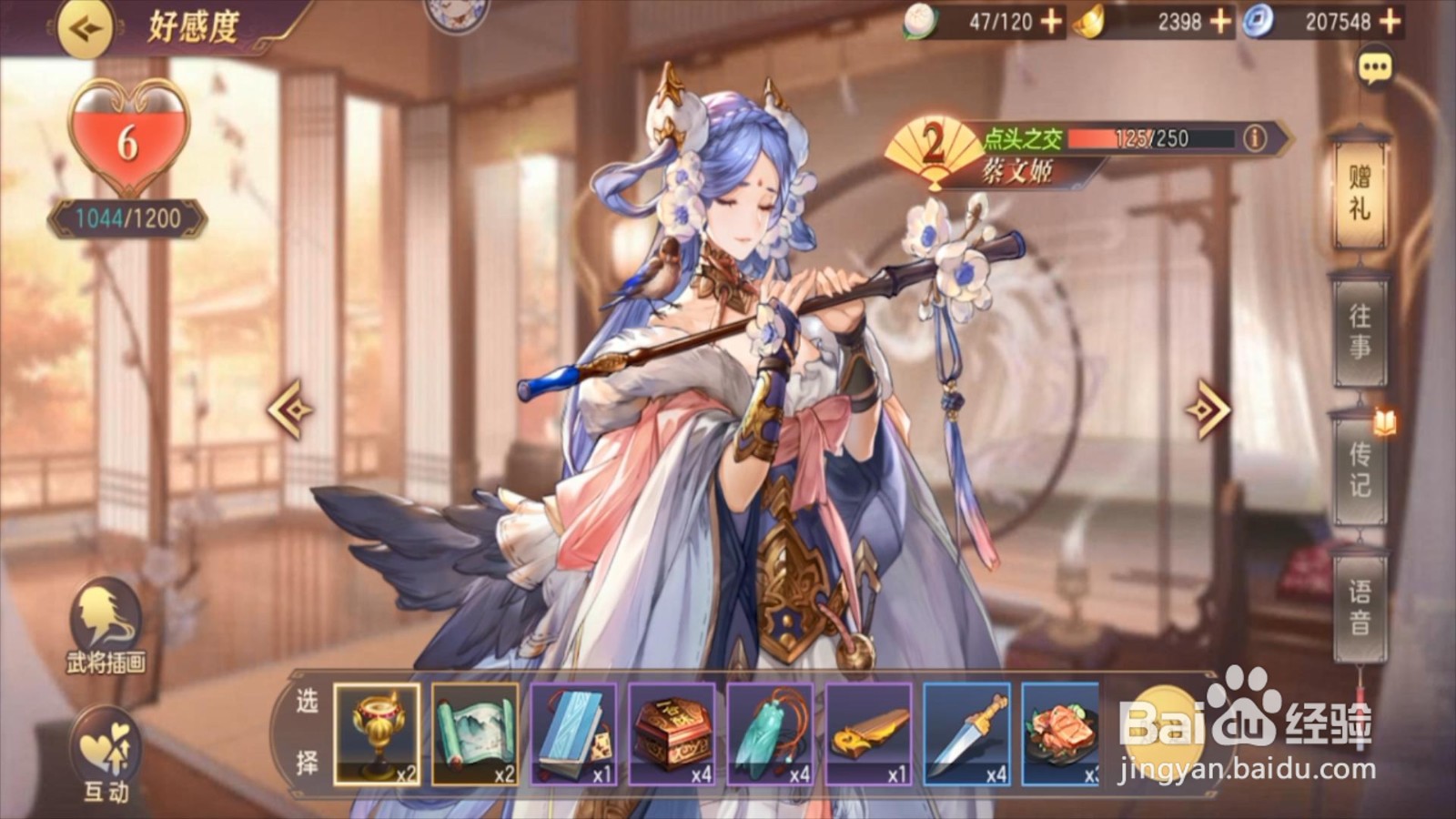Open the glowing book icon on right sidebar
This screenshot has height=819, width=1456.
[x=1384, y=421]
